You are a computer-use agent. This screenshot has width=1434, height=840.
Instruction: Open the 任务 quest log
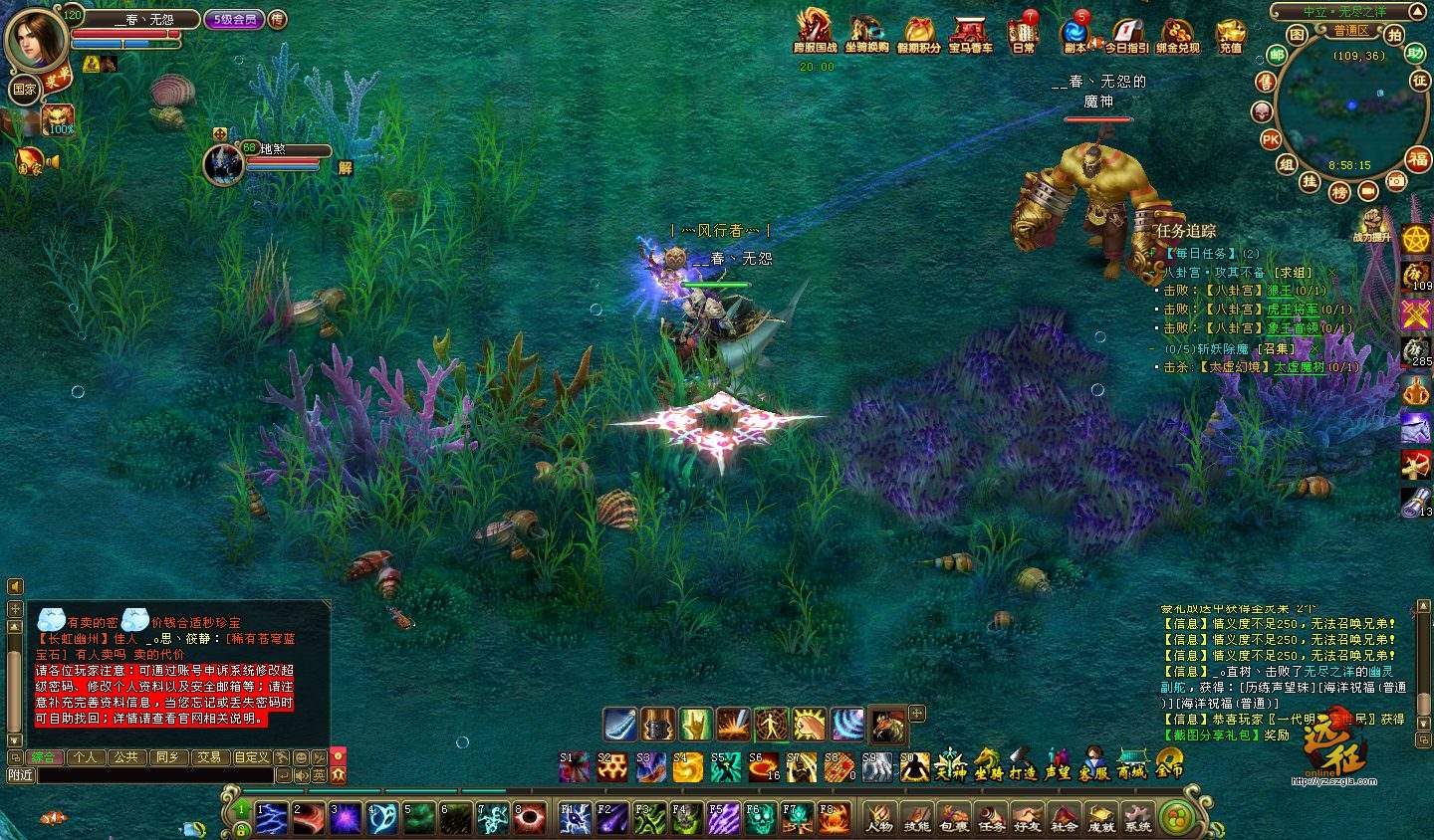991,817
